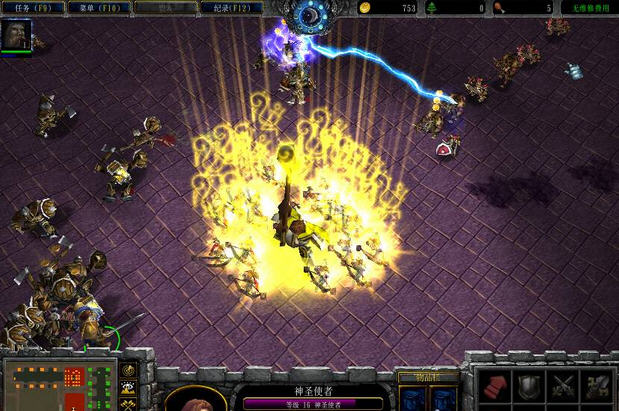Viewport: 619px width, 411px height.
Task: Open the 菜单 (F10) game menu
Action: tap(100, 7)
